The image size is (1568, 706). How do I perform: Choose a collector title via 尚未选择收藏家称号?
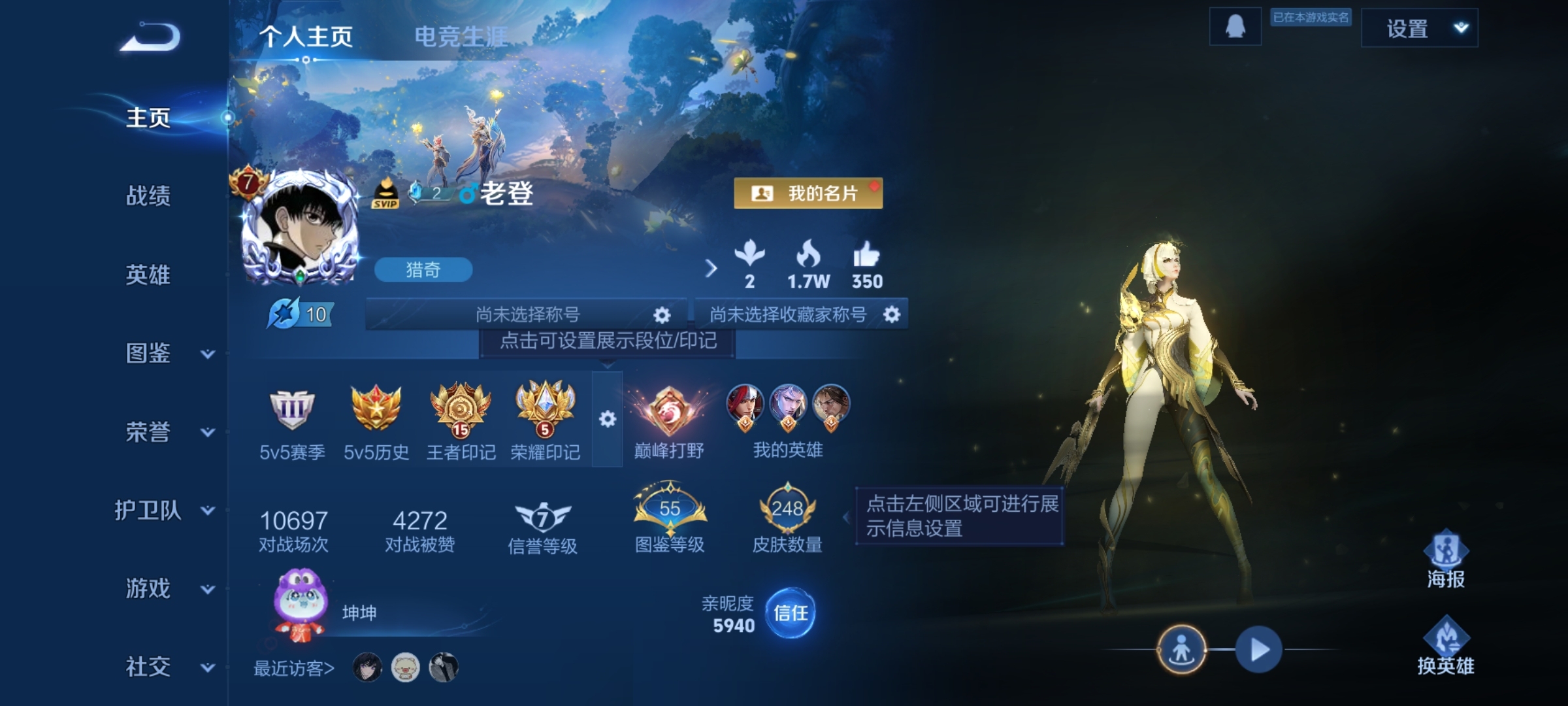tap(891, 315)
